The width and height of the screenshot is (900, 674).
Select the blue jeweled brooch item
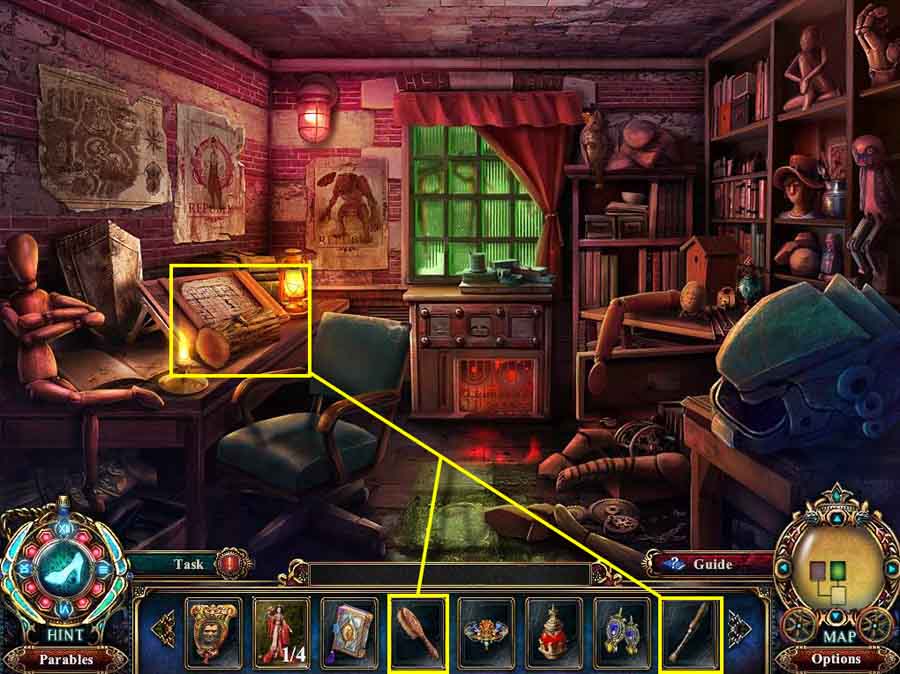point(486,631)
